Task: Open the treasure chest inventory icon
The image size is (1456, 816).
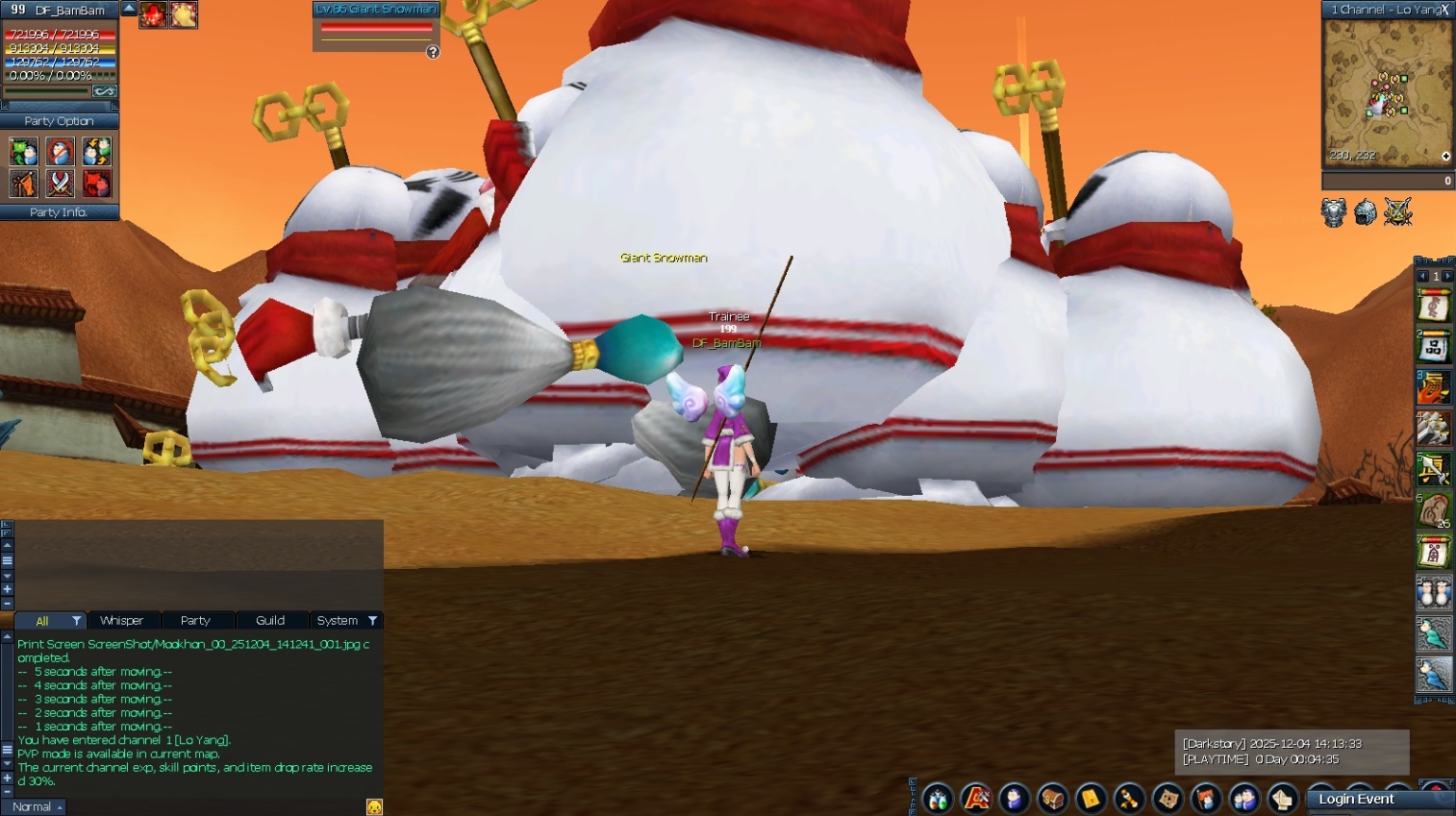Action: (1052, 799)
